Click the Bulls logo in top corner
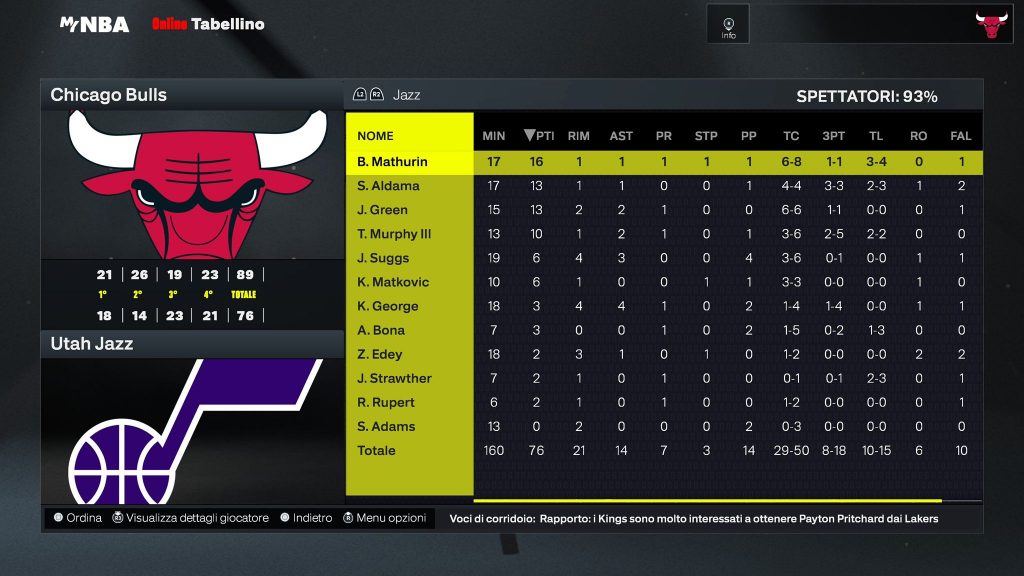 pyautogui.click(x=991, y=25)
